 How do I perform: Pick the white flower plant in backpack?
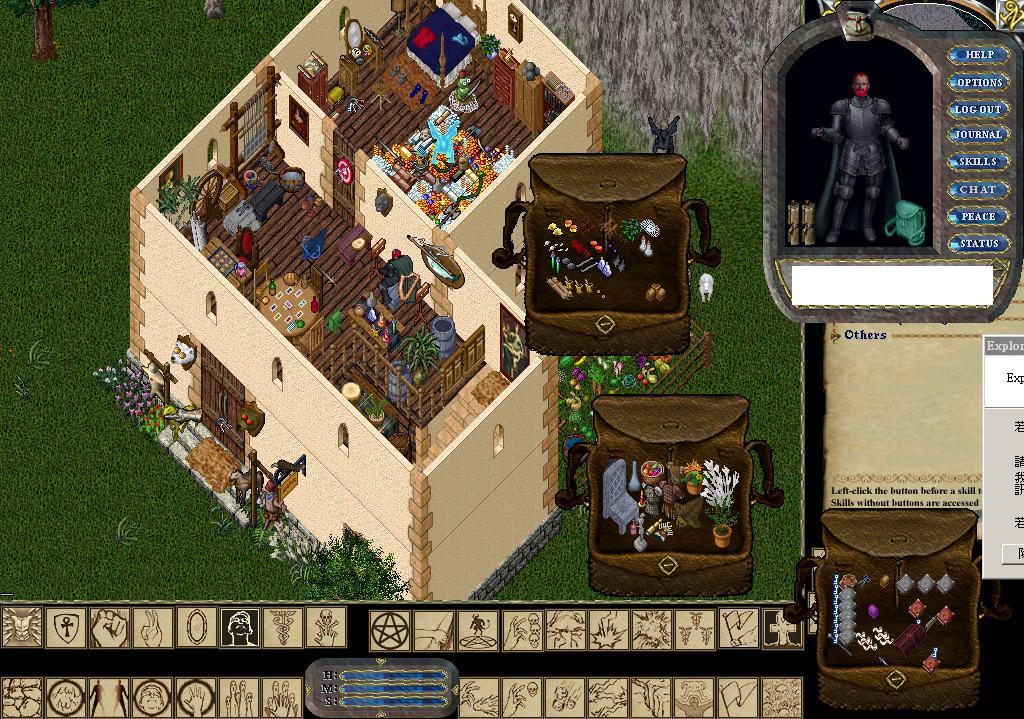tap(719, 486)
